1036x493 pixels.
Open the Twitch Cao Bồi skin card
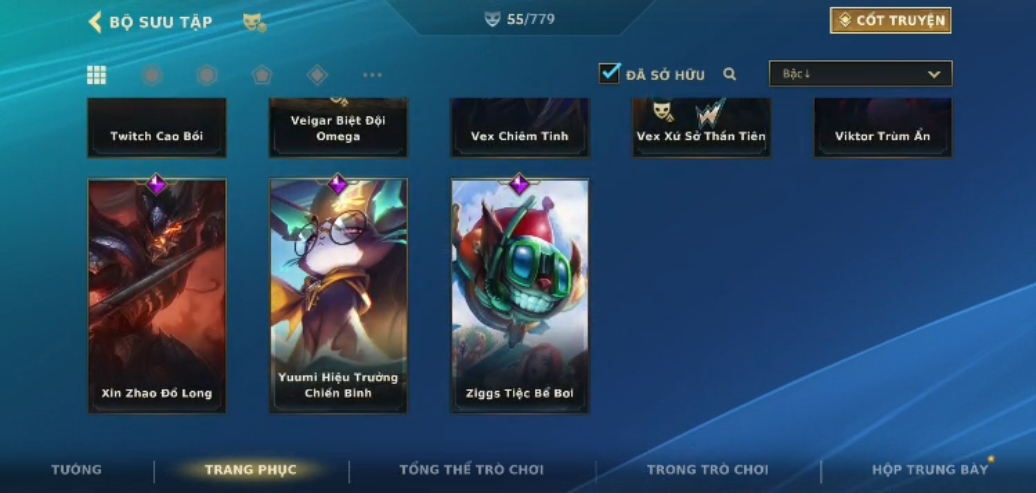click(x=157, y=128)
